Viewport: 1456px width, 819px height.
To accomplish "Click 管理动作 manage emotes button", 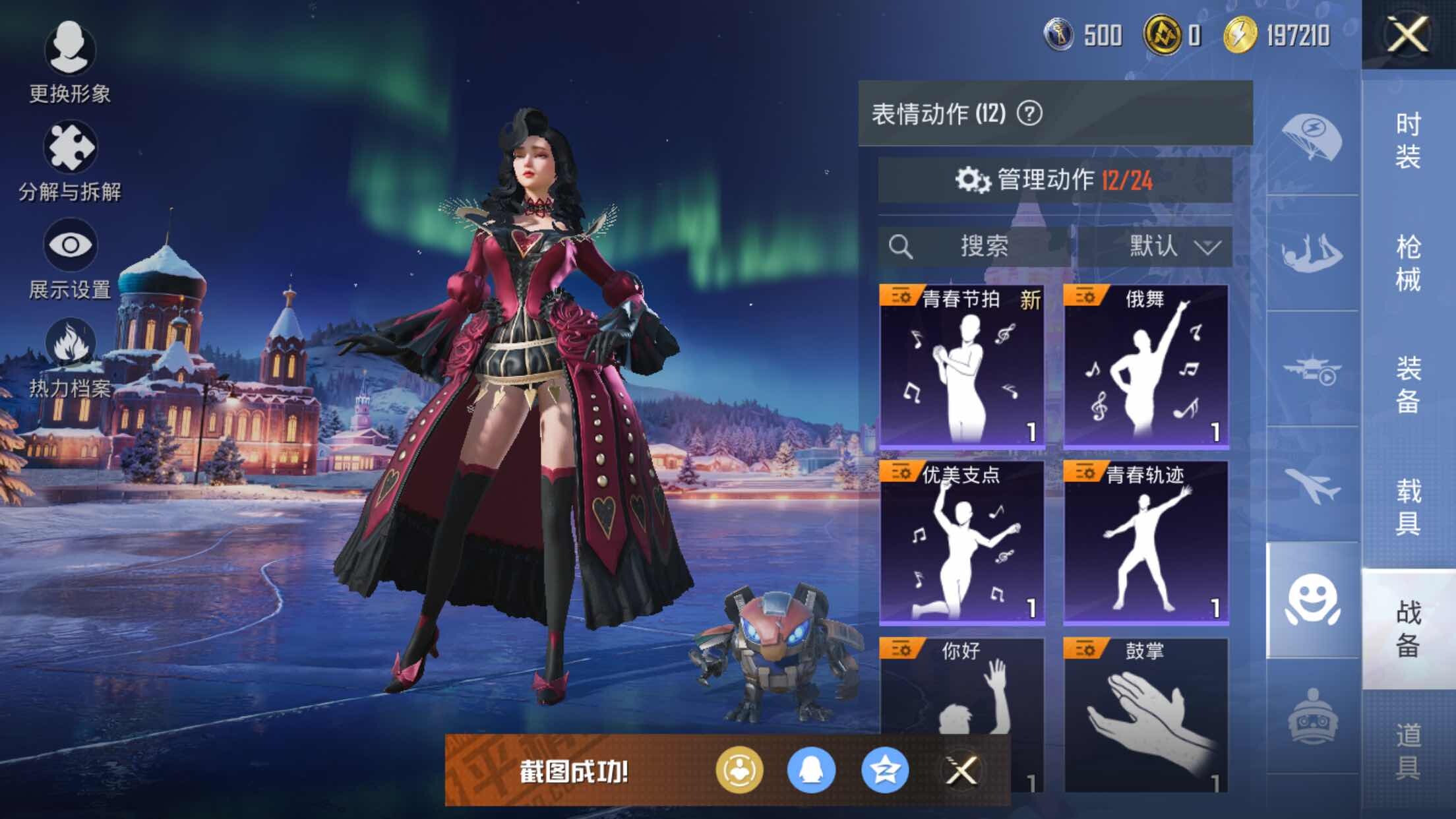I will click(x=1054, y=180).
